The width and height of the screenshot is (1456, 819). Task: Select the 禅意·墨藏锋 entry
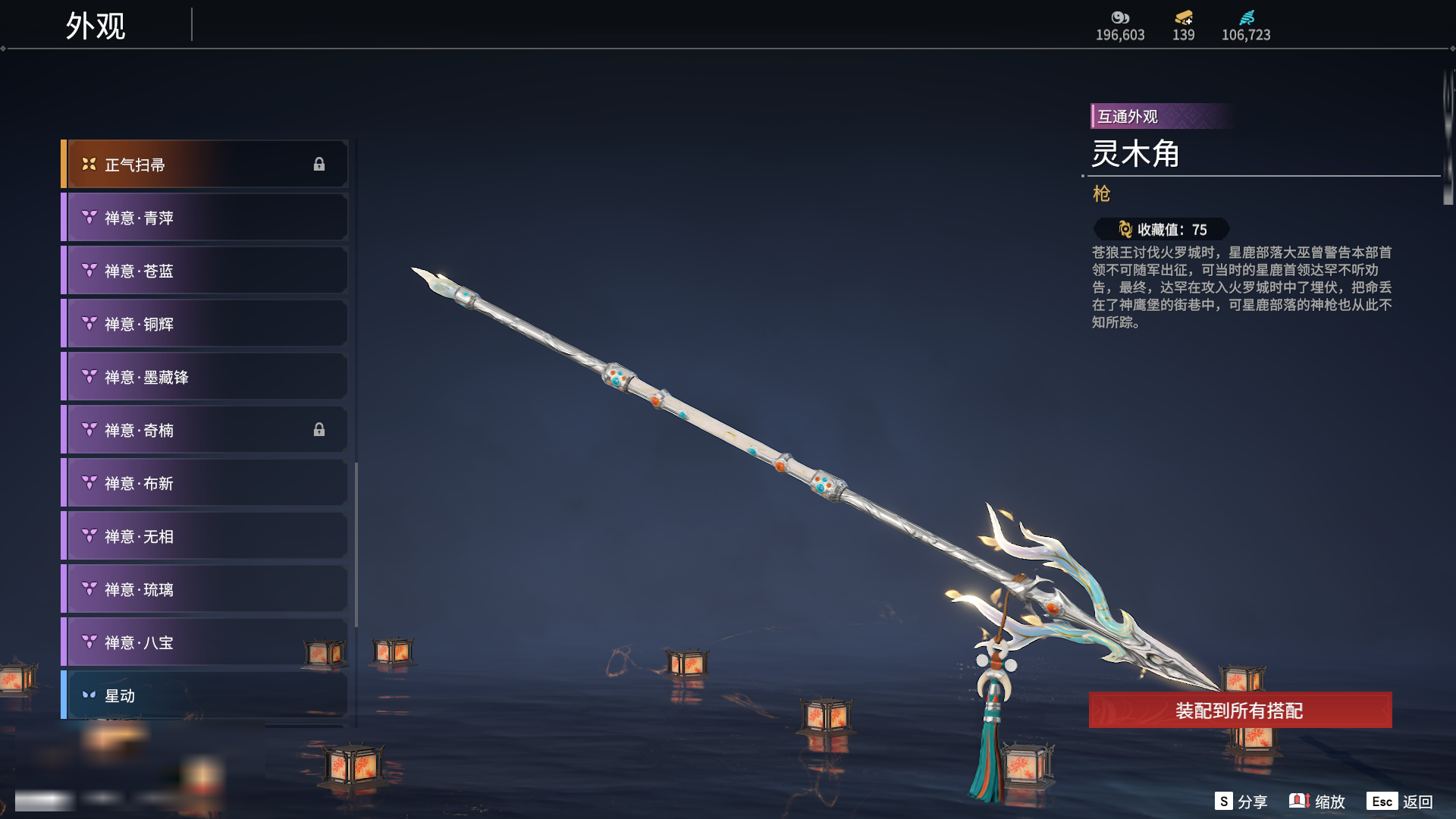[x=205, y=377]
